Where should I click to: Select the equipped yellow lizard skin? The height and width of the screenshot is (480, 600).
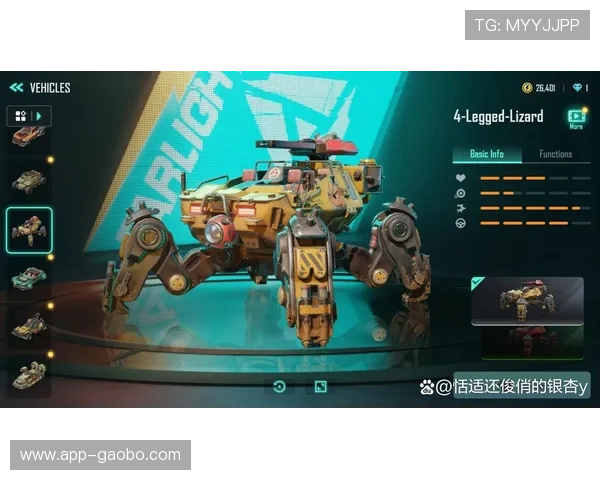[529, 302]
